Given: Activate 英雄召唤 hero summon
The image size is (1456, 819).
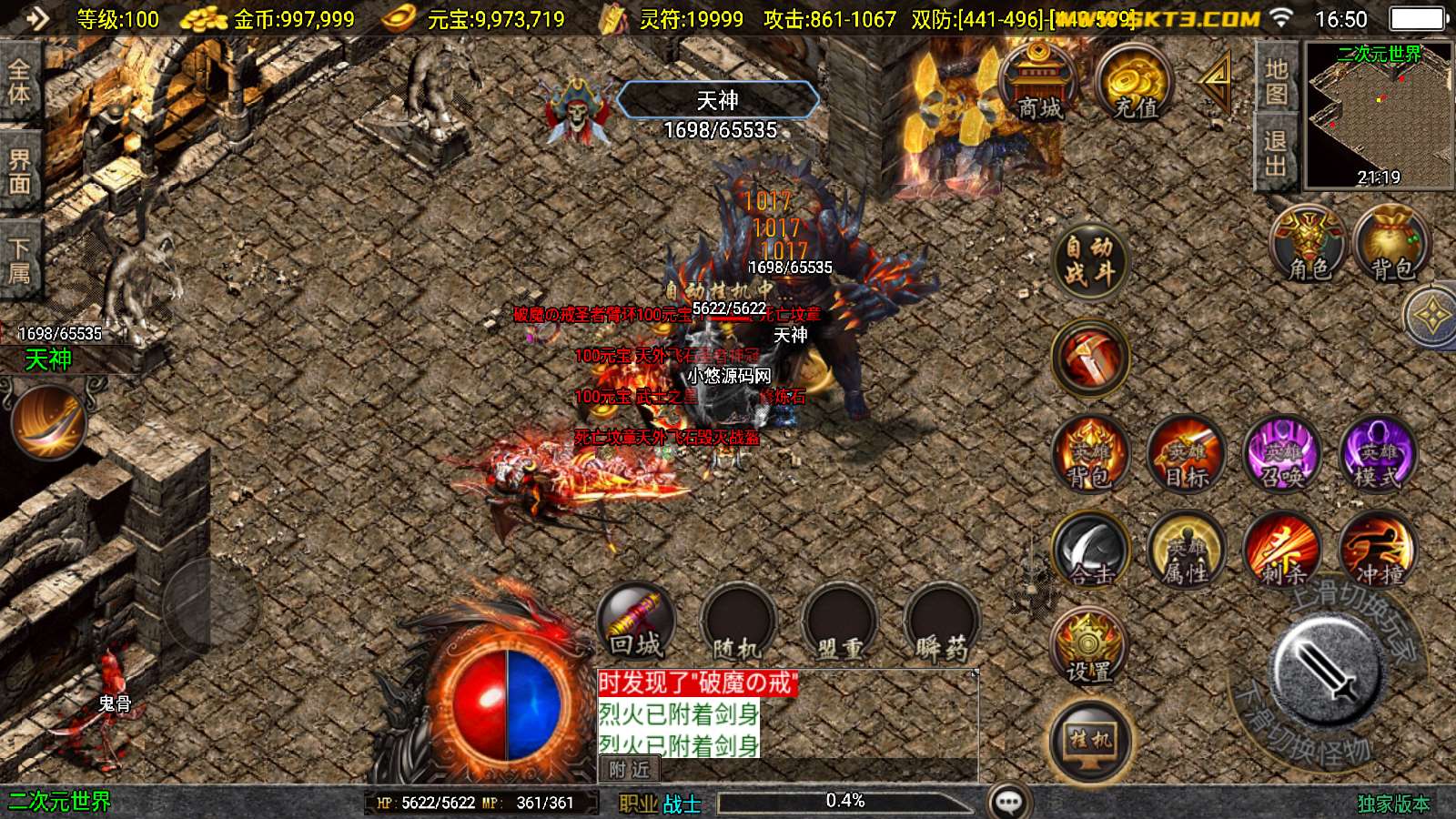Looking at the screenshot, I should (1282, 455).
